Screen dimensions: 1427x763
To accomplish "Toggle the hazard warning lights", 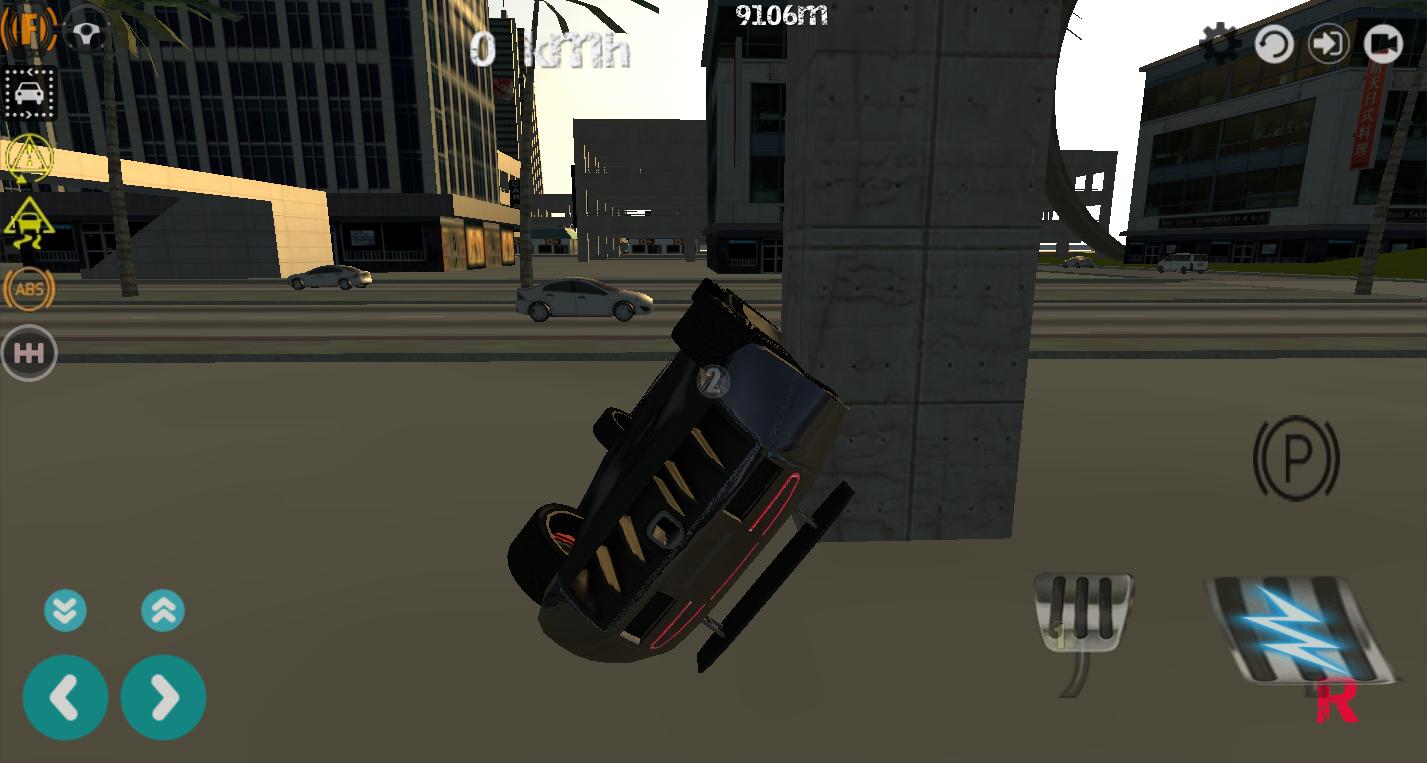I will click(29, 157).
